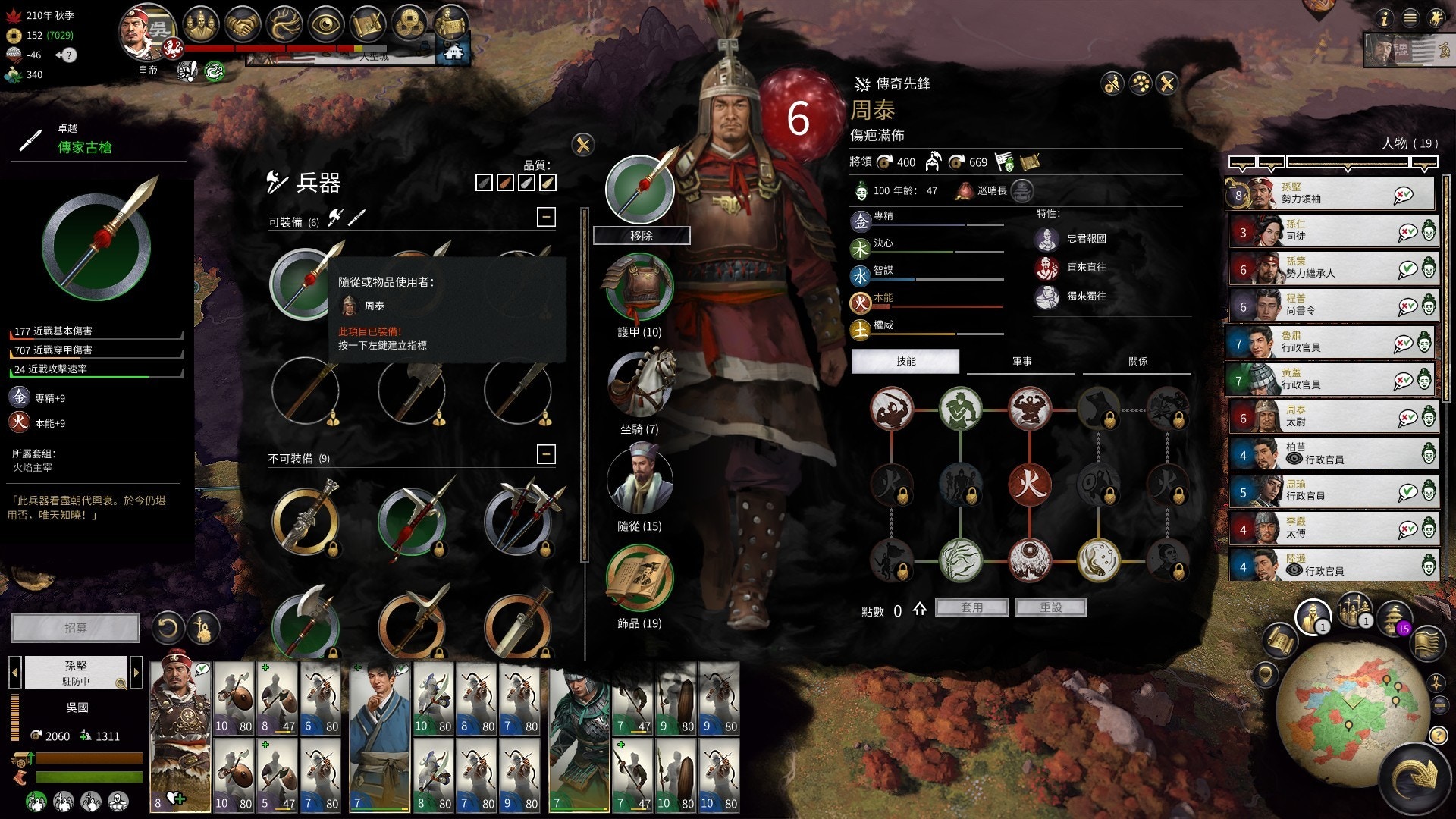
Task: Select the 技能 skills tab
Action: coord(905,362)
